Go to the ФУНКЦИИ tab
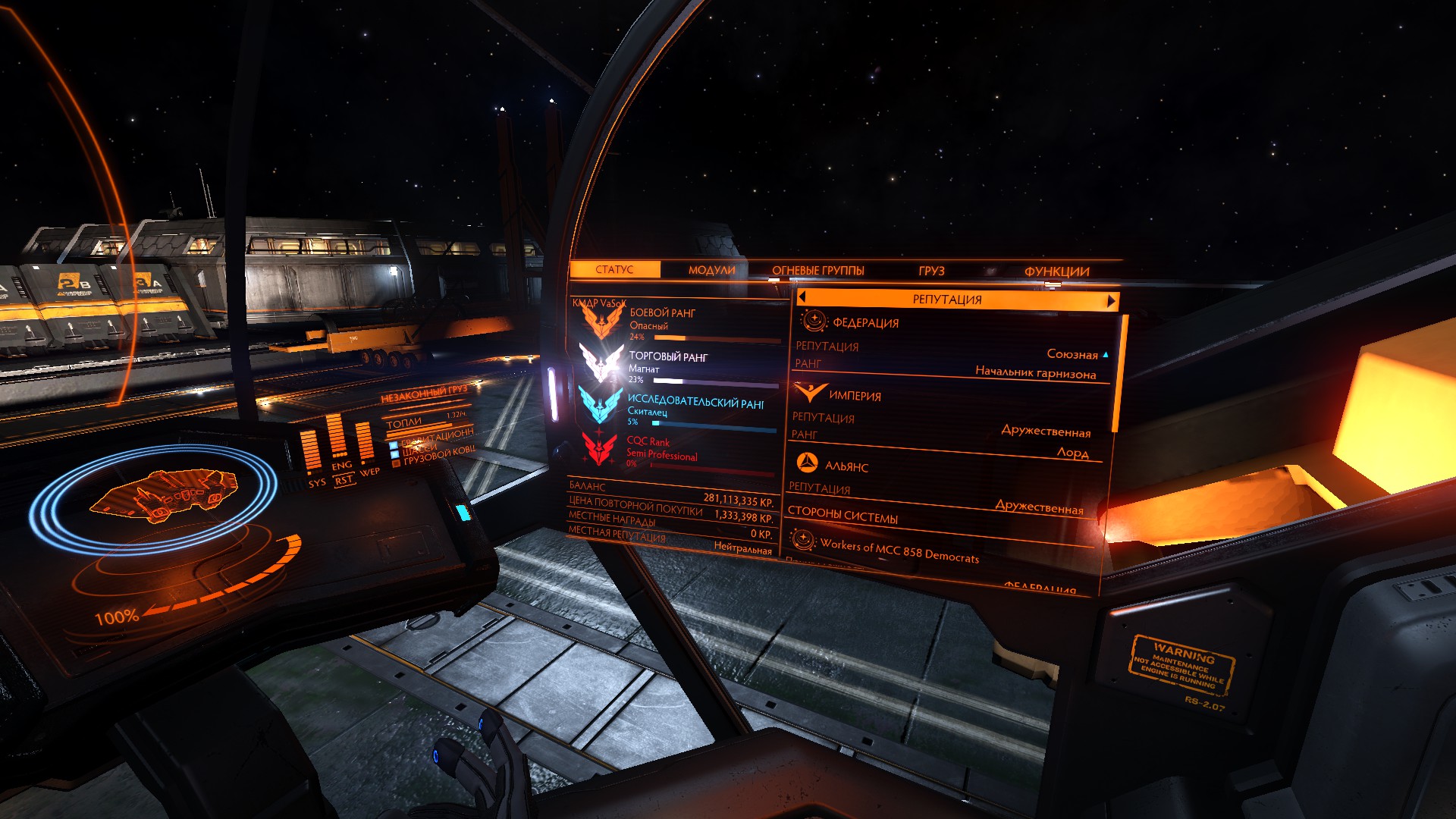Screen dimensions: 1456x819 (1056, 271)
